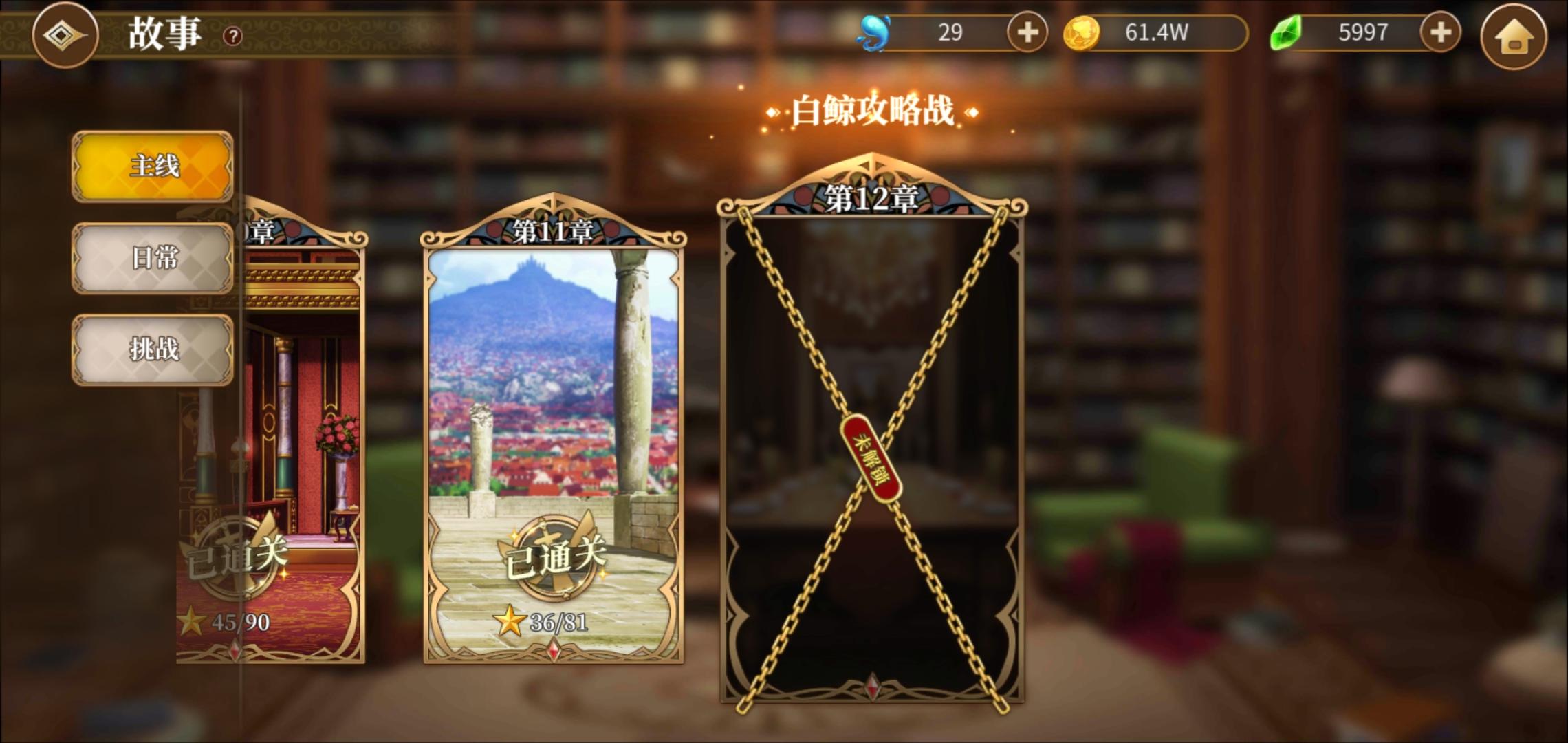Tap the 白鲸攻略战 event title
Image resolution: width=1568 pixels, height=743 pixels.
tap(872, 109)
